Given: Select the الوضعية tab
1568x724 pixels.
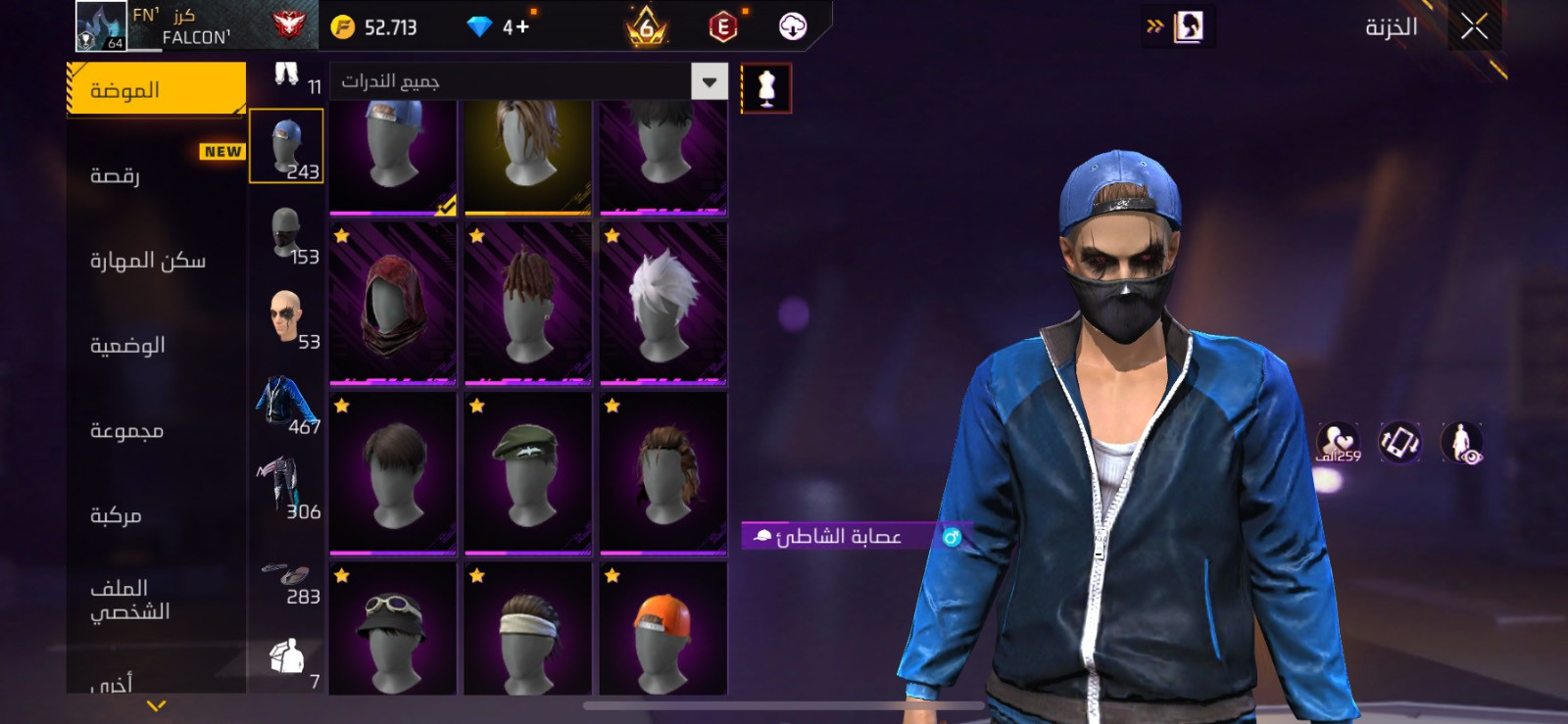Looking at the screenshot, I should pos(127,346).
